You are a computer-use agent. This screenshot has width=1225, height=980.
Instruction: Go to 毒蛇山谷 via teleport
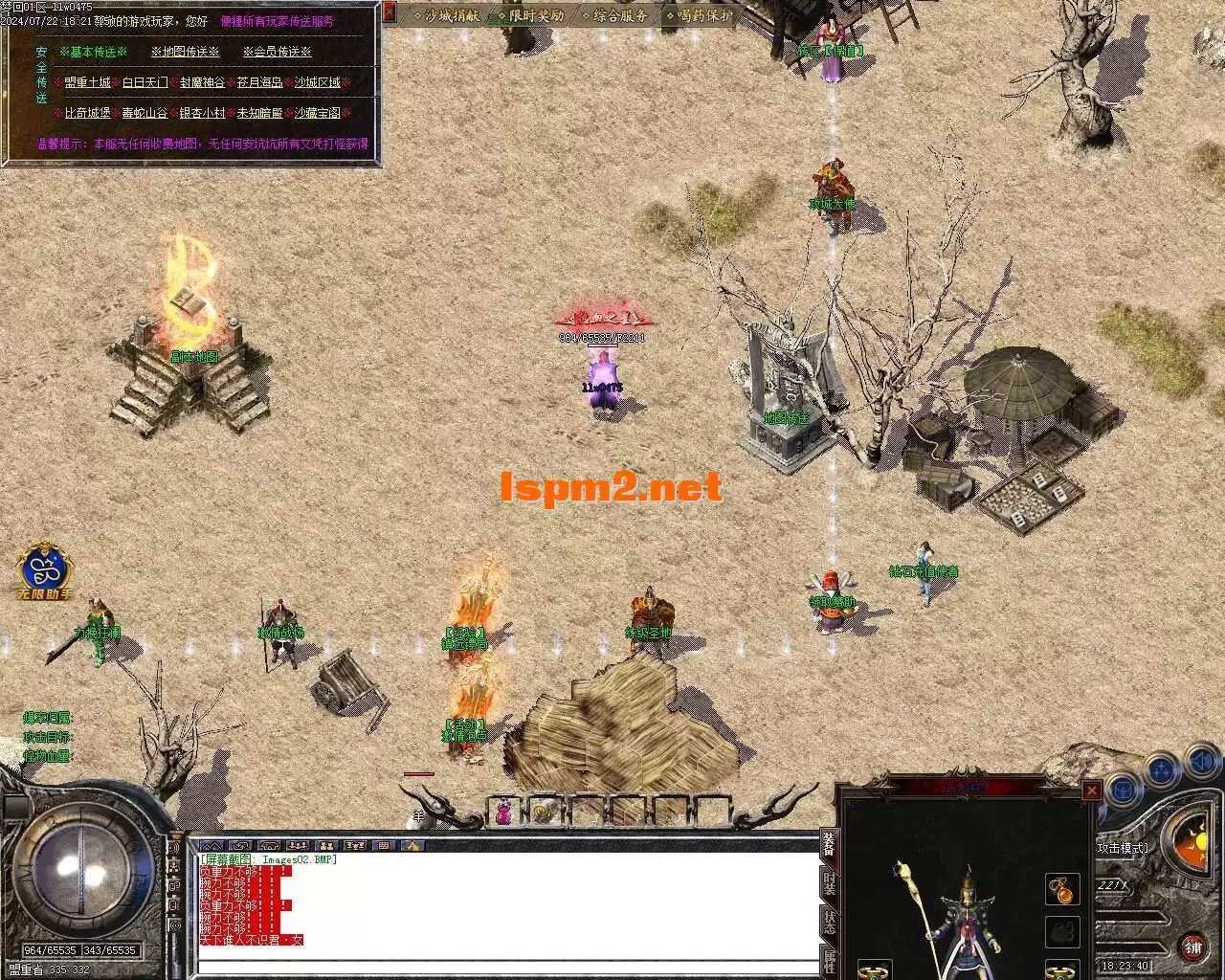pyautogui.click(x=145, y=113)
